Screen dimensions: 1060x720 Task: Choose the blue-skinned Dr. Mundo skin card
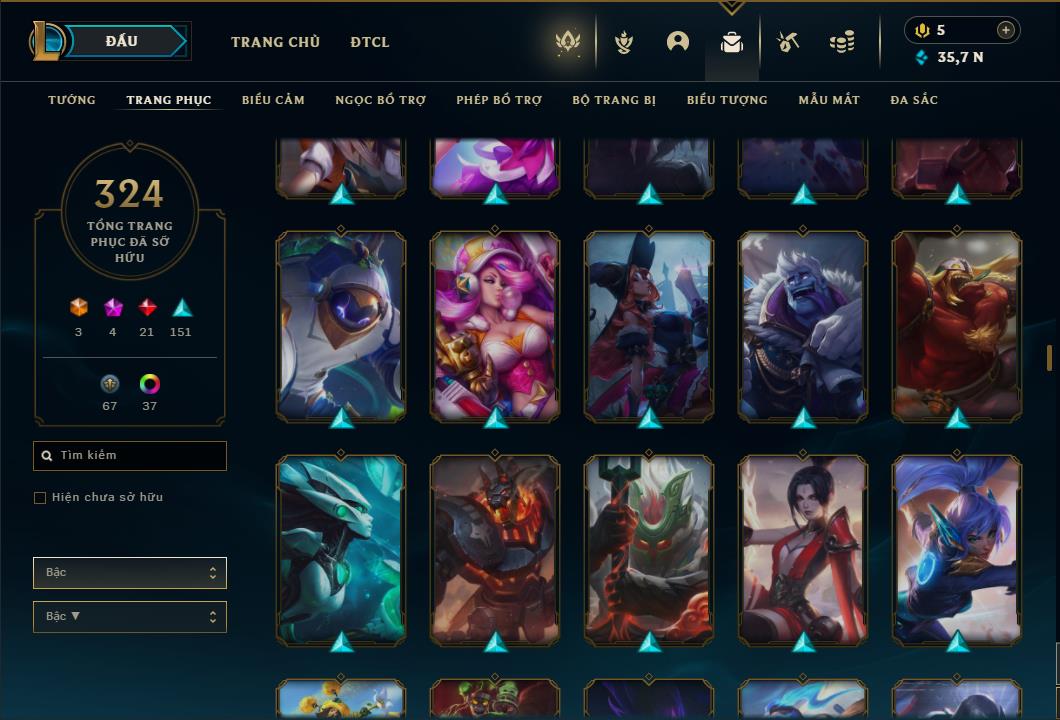coord(803,325)
